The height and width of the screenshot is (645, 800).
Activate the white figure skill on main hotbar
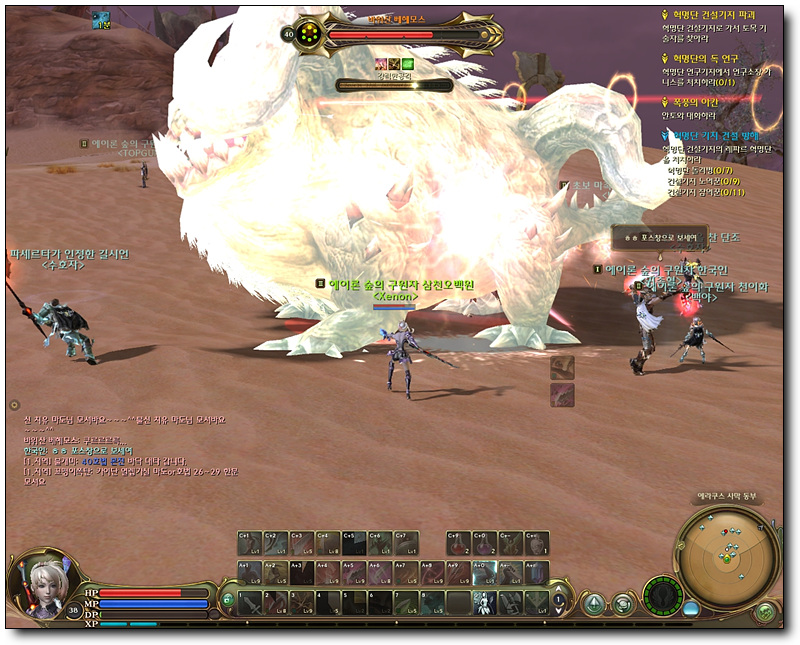pos(483,602)
